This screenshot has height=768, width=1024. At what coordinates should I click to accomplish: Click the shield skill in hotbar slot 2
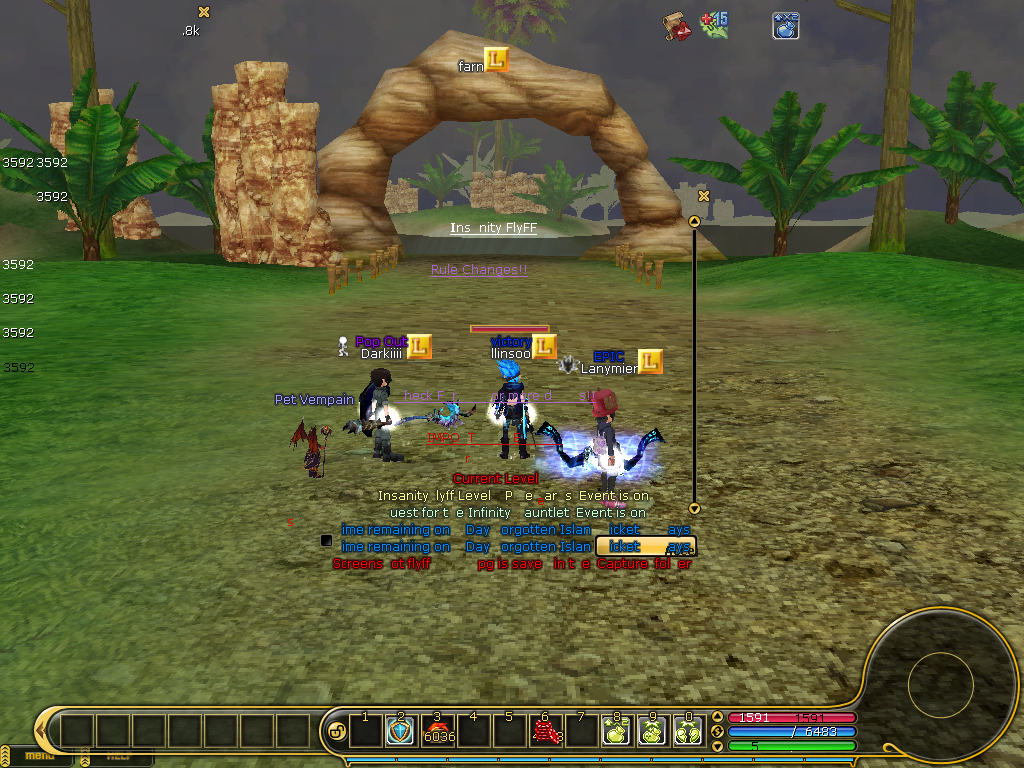coord(401,732)
